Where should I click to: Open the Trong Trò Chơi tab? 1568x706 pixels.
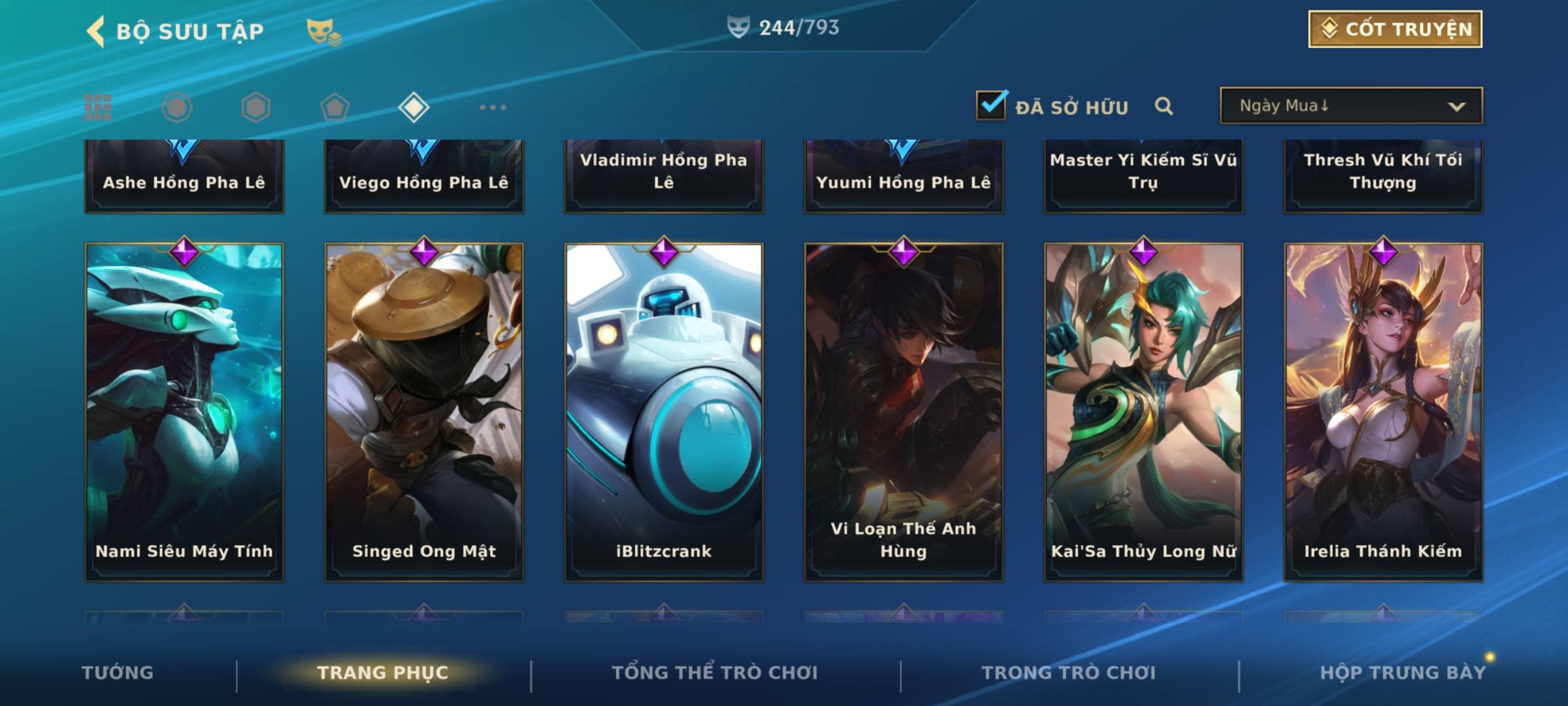tap(1069, 673)
